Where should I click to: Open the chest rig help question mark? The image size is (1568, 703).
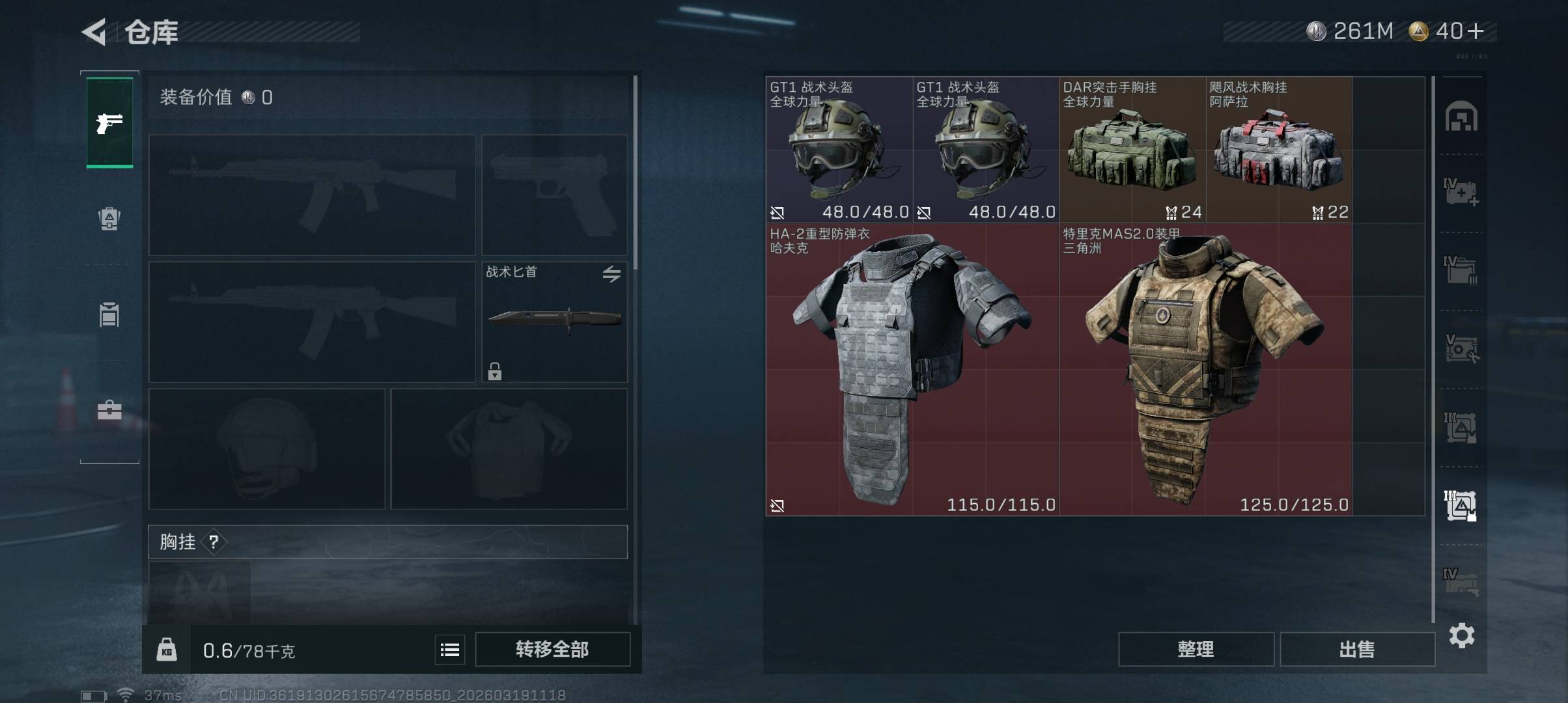click(x=214, y=542)
